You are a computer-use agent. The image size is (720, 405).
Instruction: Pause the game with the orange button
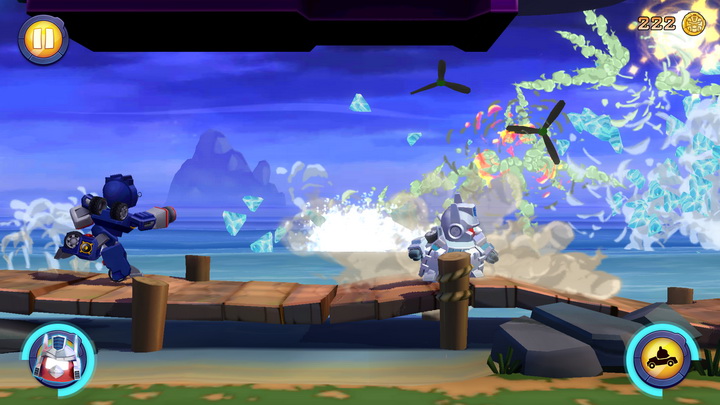[x=43, y=39]
